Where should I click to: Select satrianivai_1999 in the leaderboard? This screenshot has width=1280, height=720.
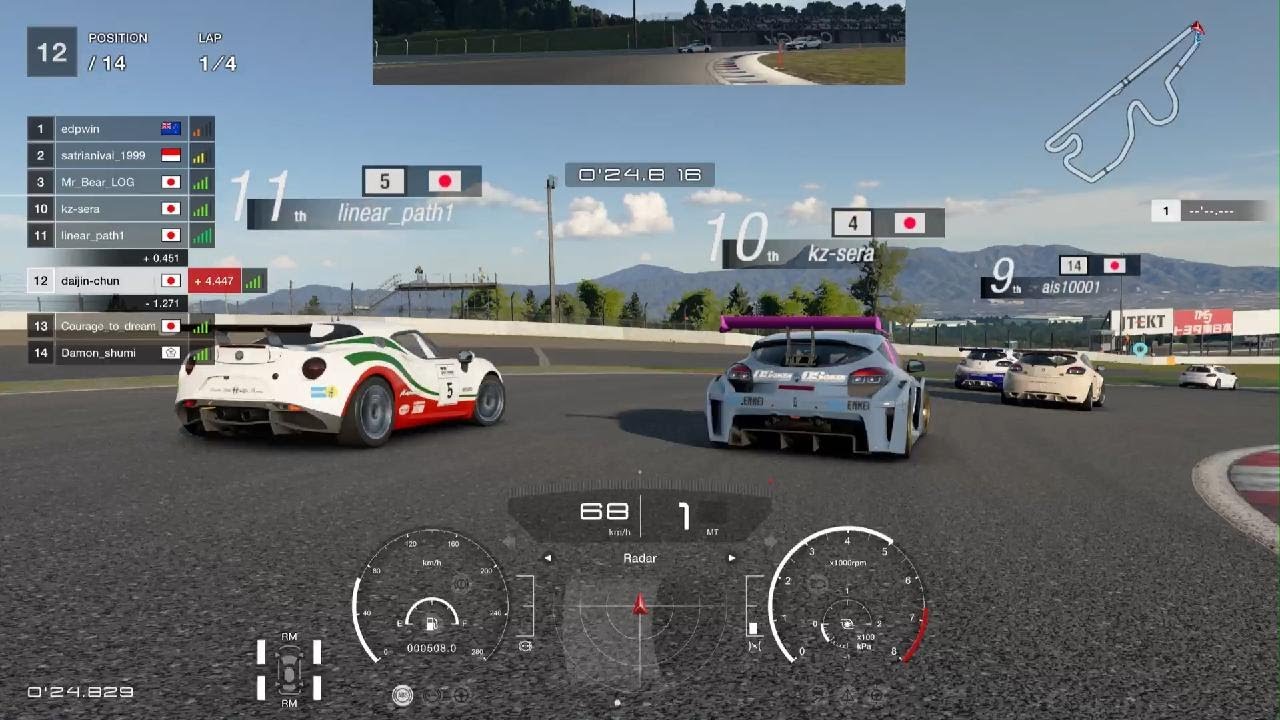[x=110, y=156]
